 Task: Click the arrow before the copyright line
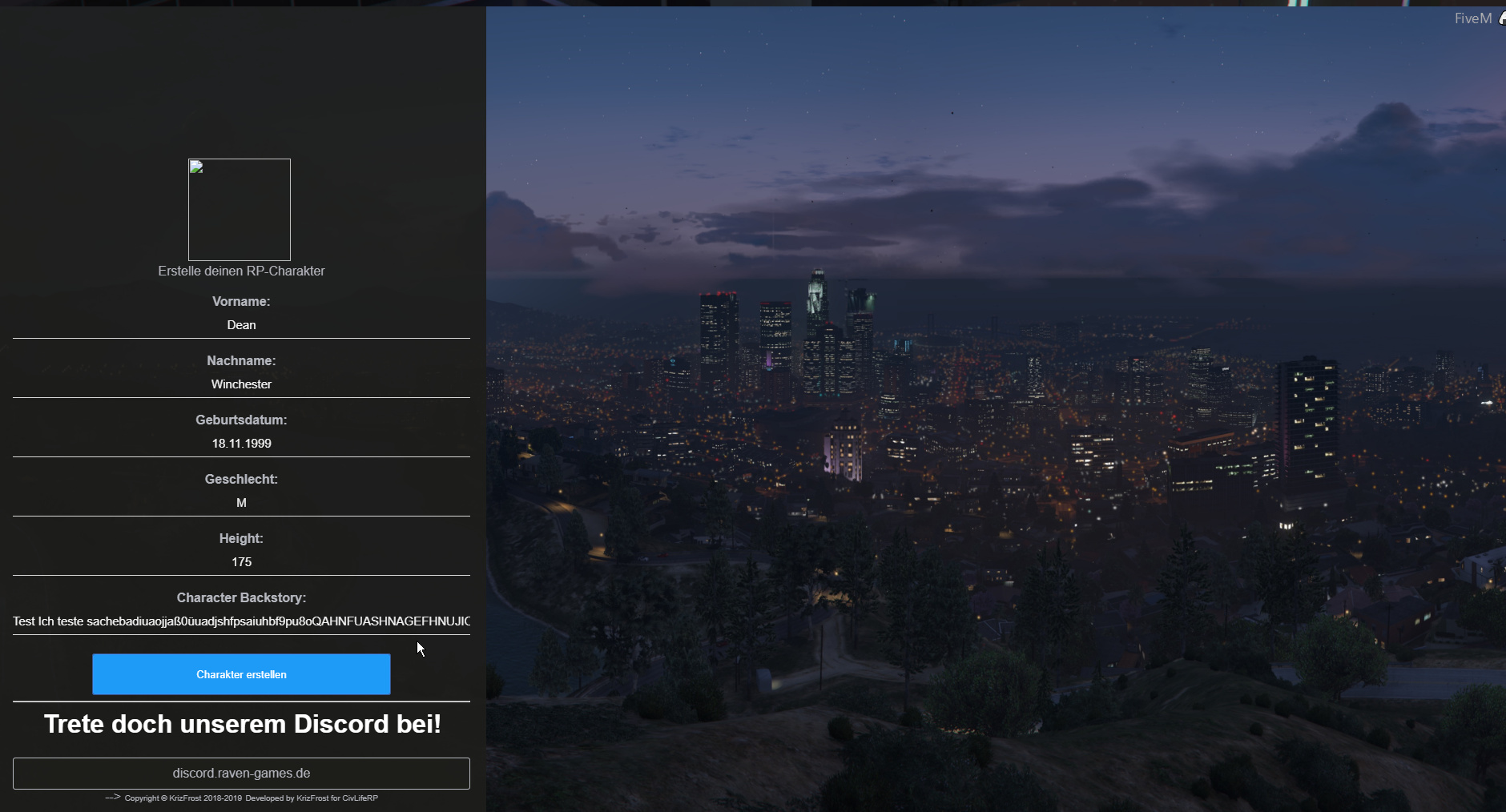point(111,798)
